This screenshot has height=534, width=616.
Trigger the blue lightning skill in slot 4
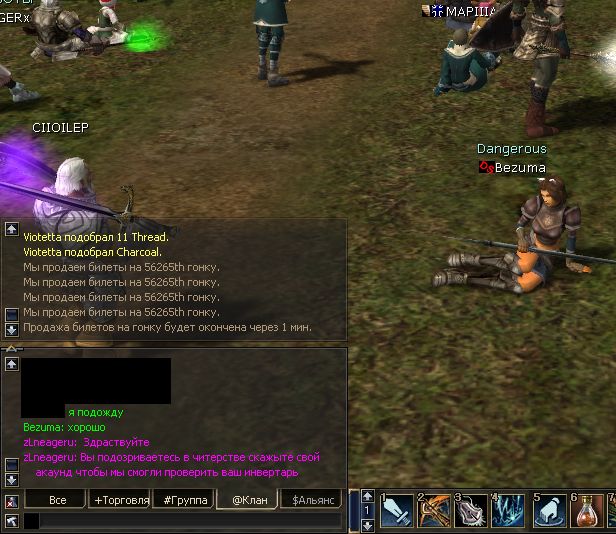[x=509, y=510]
